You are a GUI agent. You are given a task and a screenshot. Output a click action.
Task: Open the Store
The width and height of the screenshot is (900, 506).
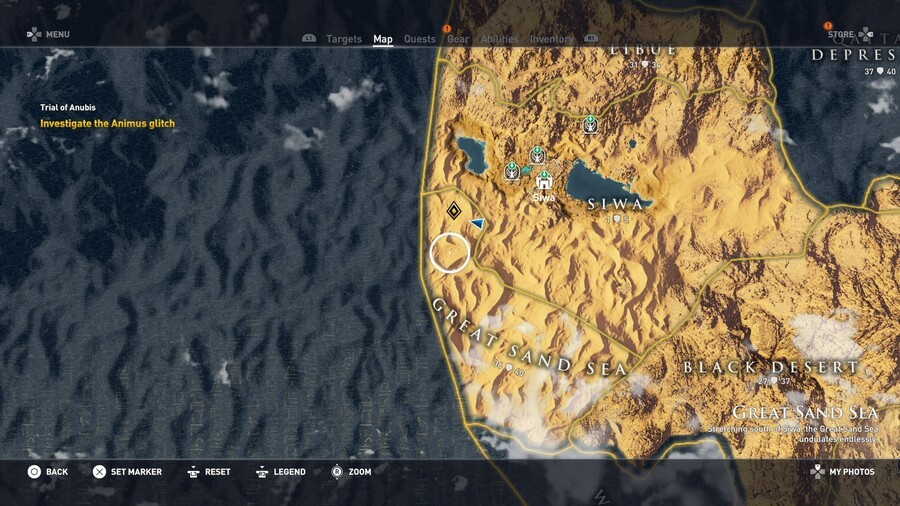[x=840, y=35]
